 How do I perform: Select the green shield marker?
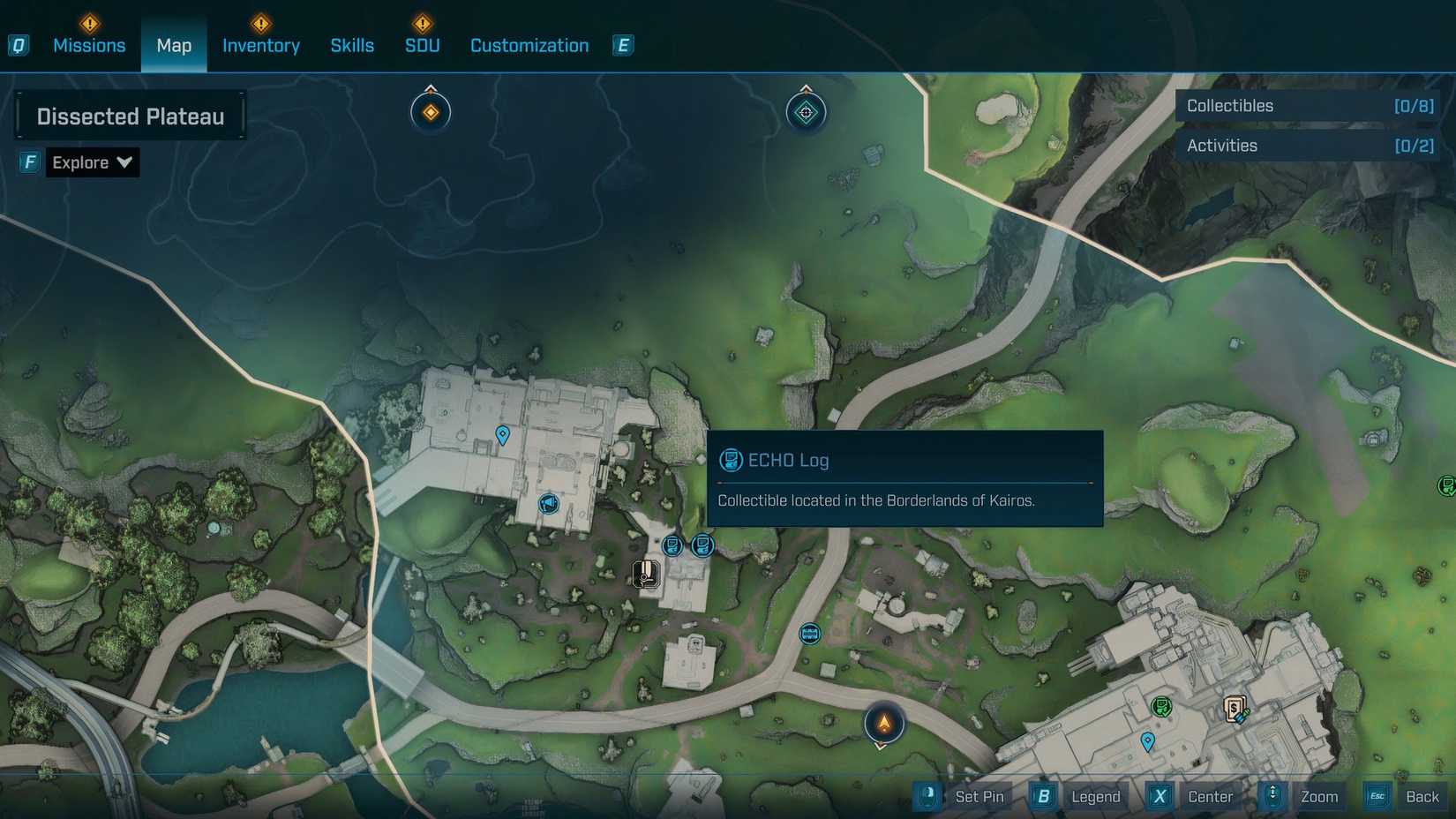[1161, 706]
